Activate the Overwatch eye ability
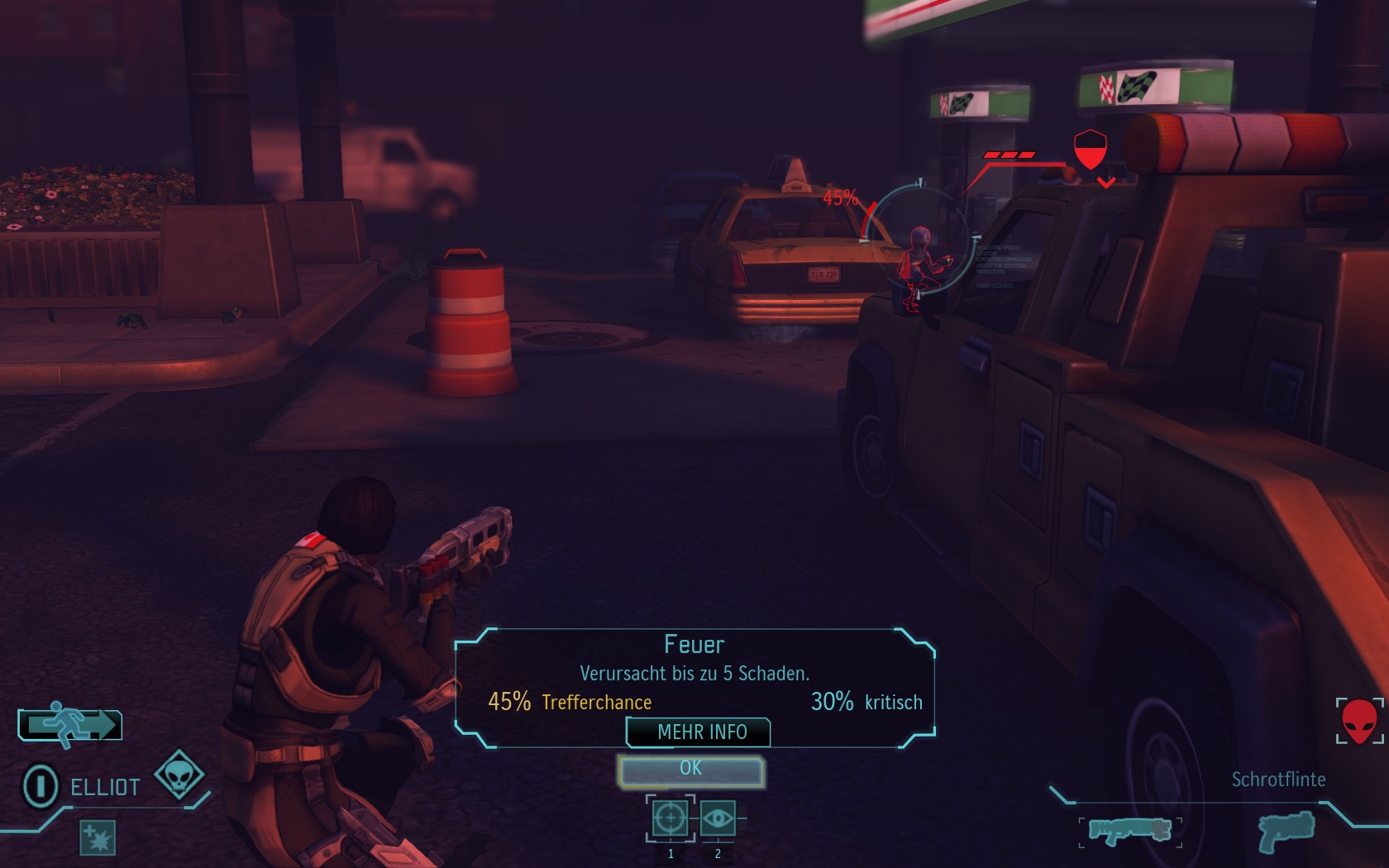1389x868 pixels. [717, 818]
